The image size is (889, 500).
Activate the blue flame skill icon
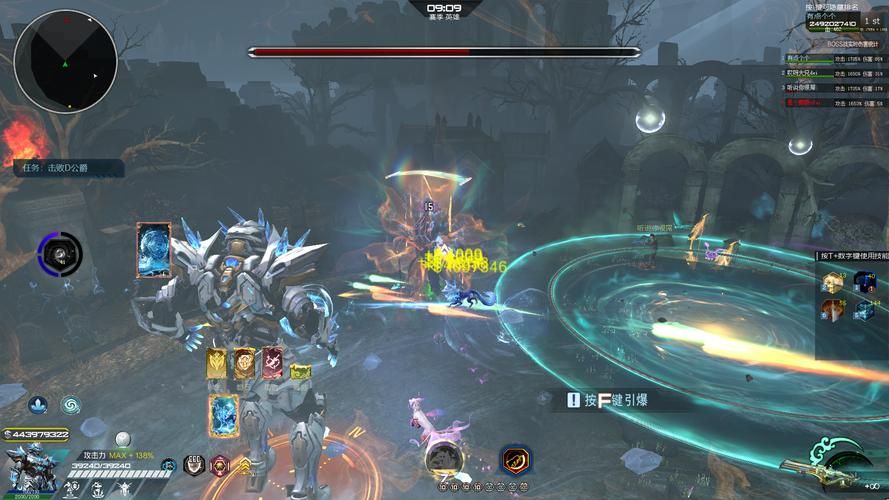pyautogui.click(x=37, y=405)
